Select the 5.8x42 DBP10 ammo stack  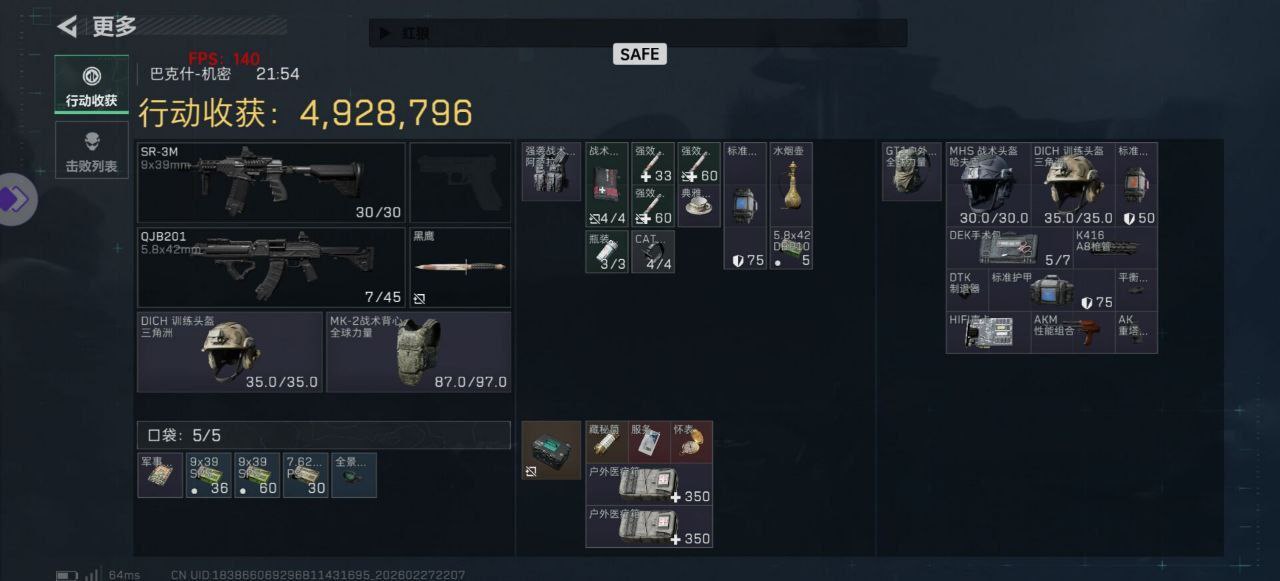click(x=791, y=249)
